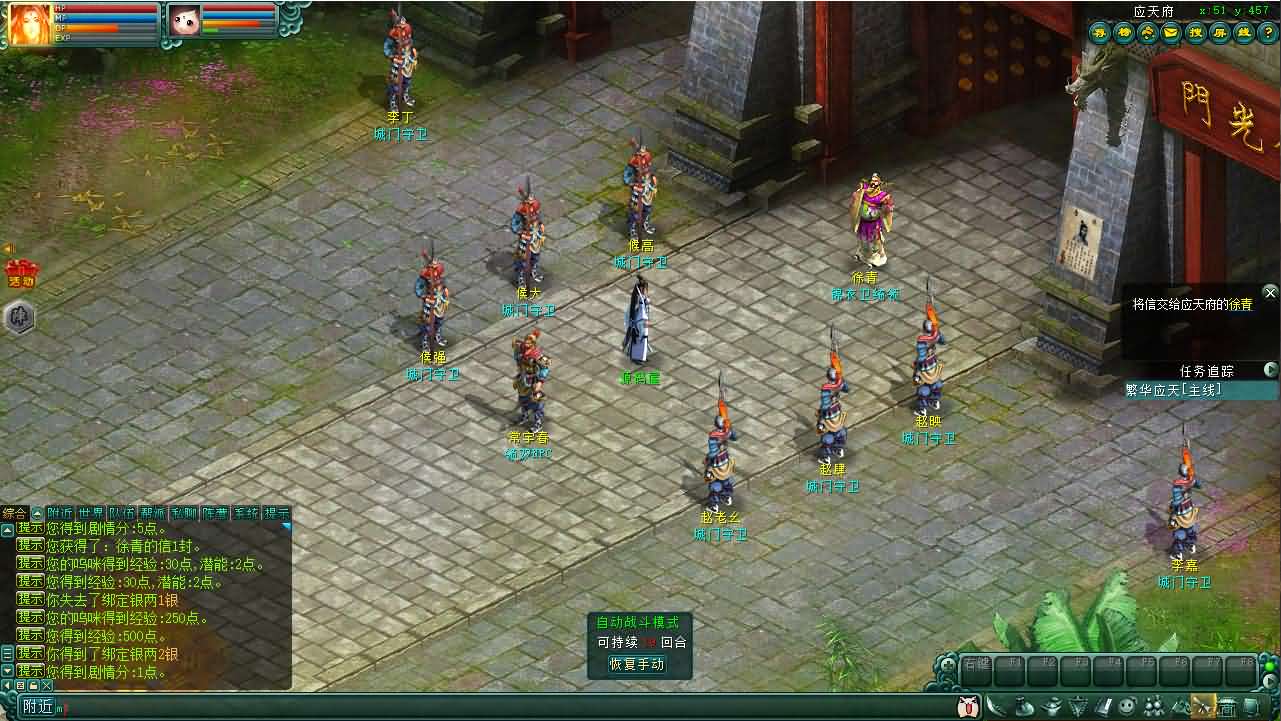Mute the speaker icon on left edge
The height and width of the screenshot is (721, 1281).
pyautogui.click(x=7, y=249)
